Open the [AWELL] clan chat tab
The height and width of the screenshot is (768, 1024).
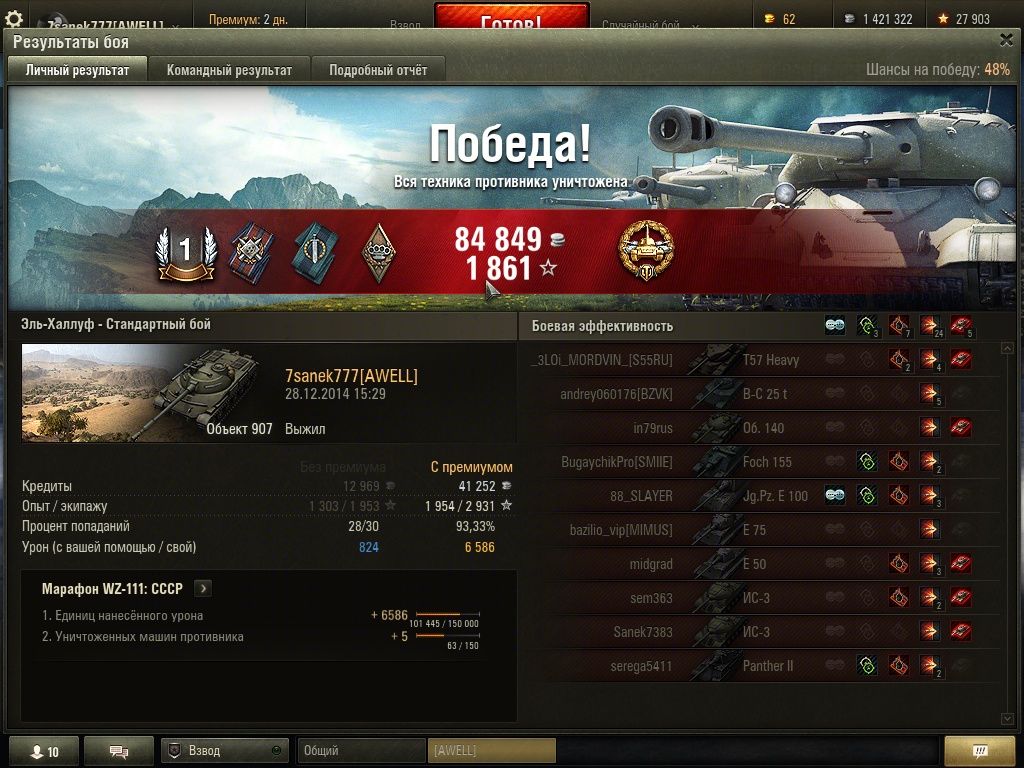pos(491,751)
